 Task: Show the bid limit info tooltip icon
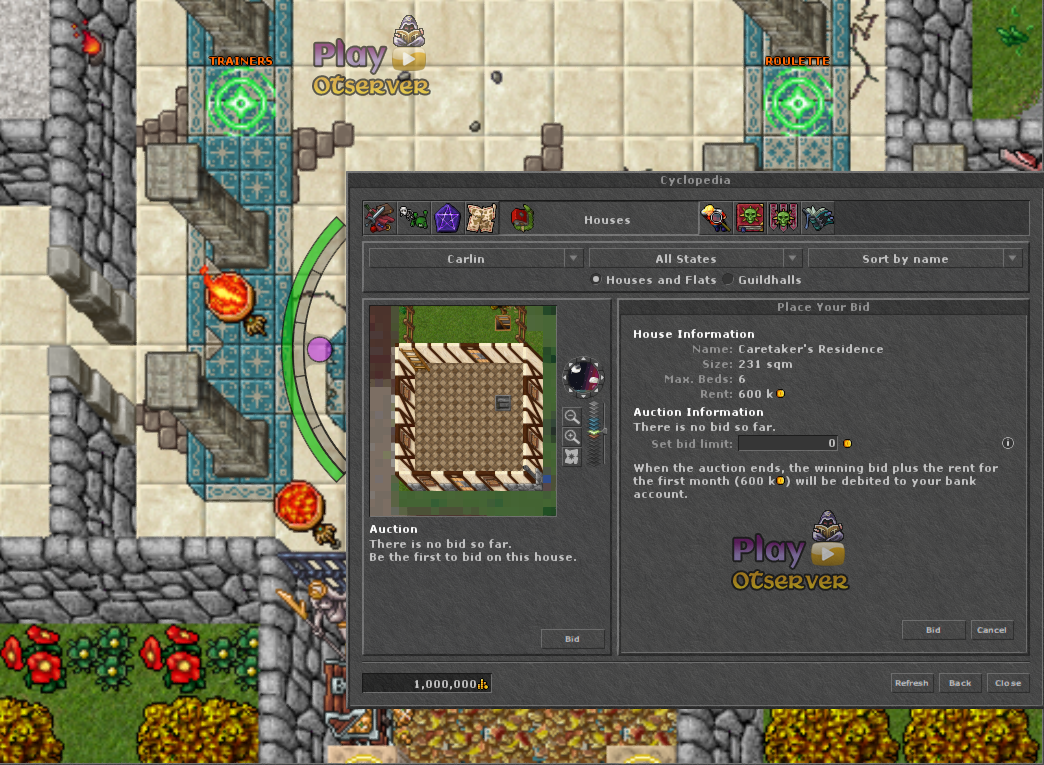1008,443
